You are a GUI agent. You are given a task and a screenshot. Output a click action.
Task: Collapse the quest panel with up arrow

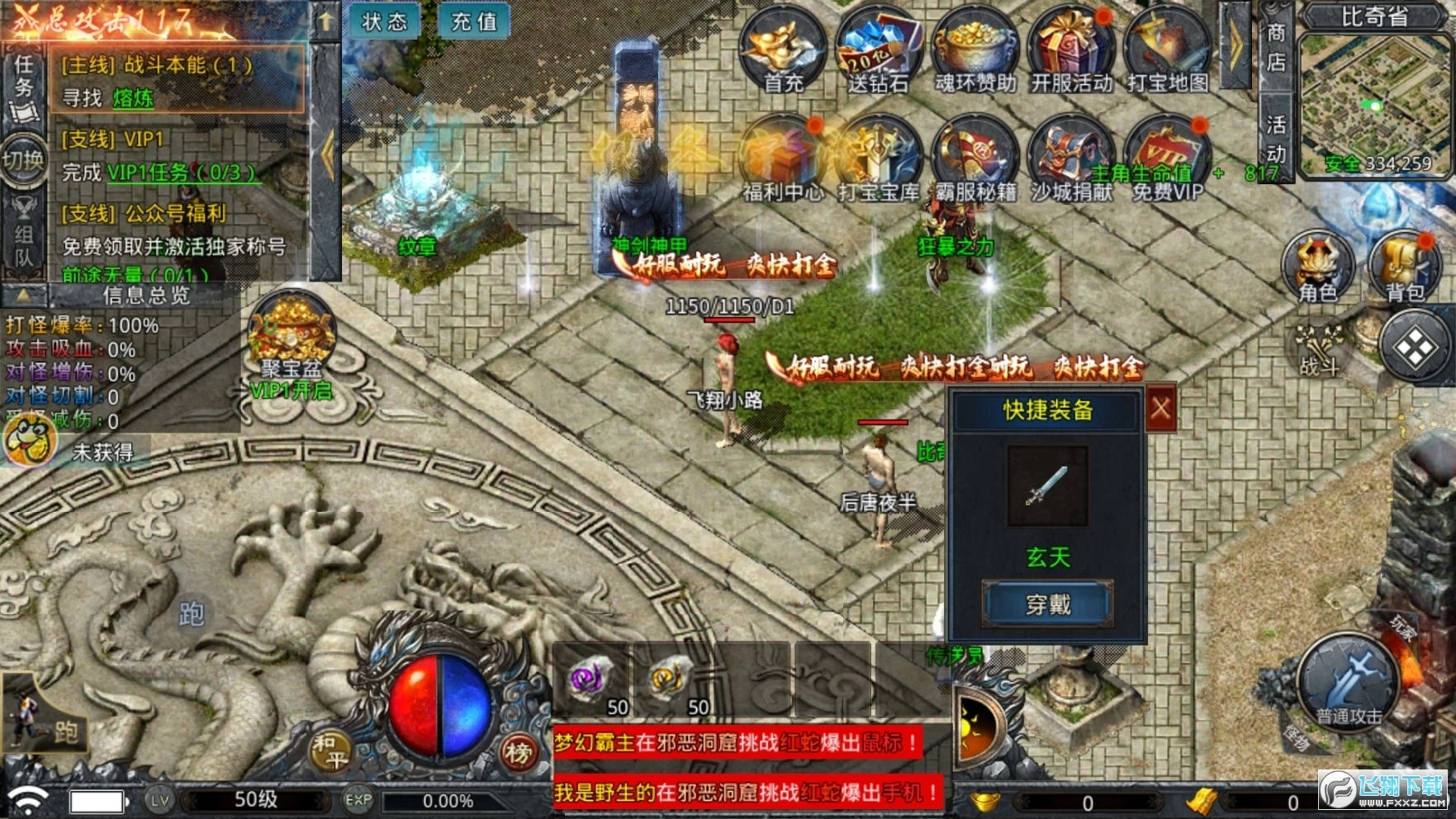(x=325, y=21)
